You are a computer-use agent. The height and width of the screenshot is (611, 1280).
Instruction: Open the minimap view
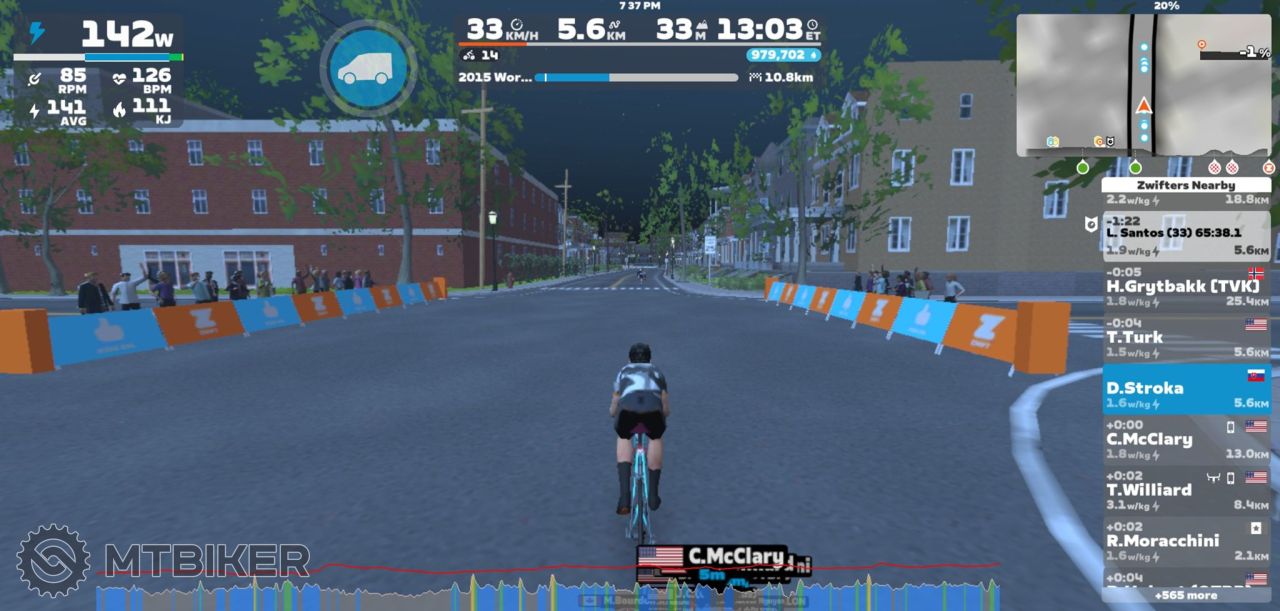coord(1143,85)
